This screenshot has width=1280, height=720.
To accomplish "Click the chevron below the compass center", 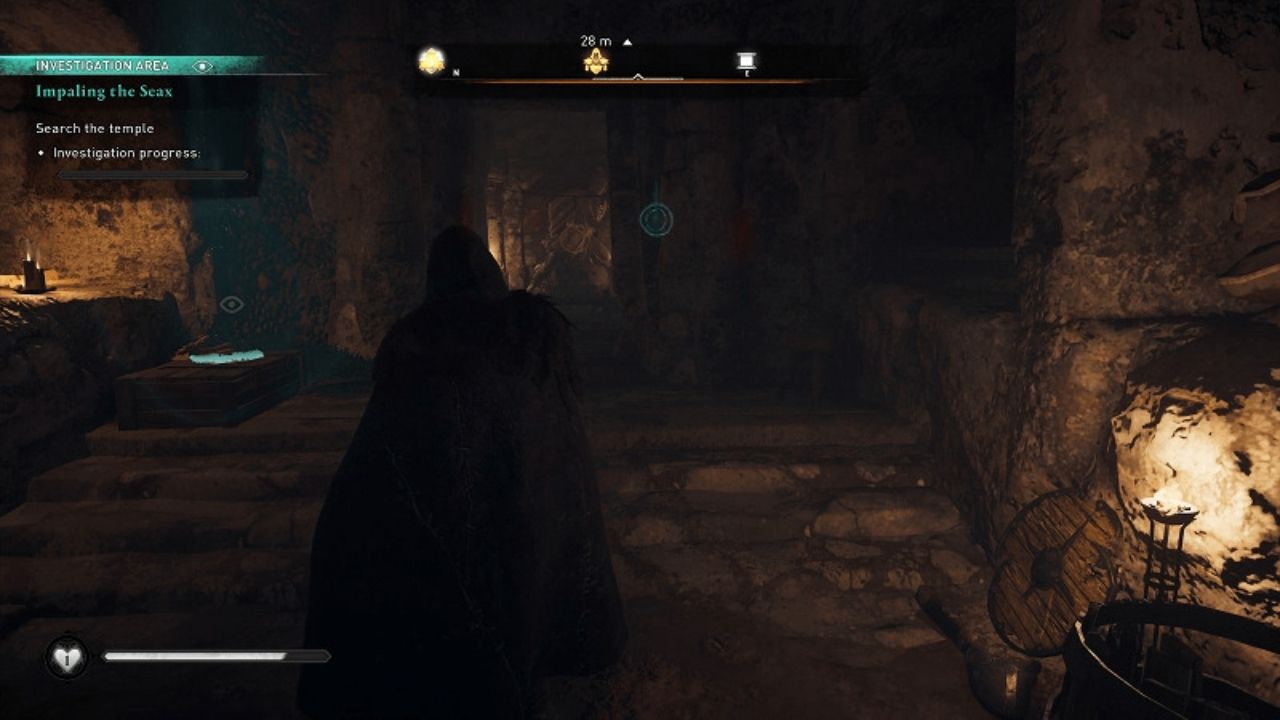I will 637,74.
